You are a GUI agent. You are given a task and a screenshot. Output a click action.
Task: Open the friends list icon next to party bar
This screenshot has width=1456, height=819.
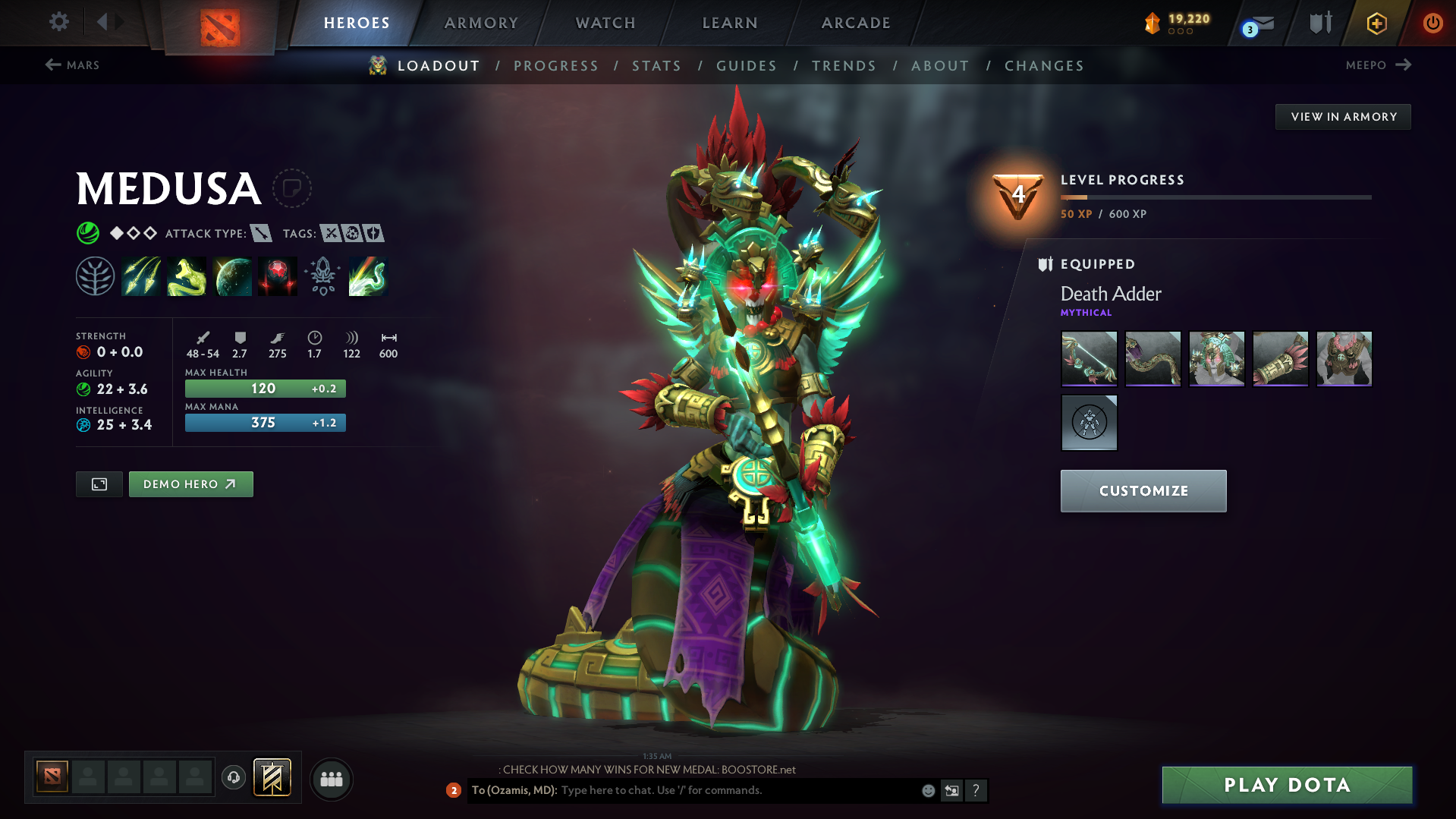click(331, 779)
